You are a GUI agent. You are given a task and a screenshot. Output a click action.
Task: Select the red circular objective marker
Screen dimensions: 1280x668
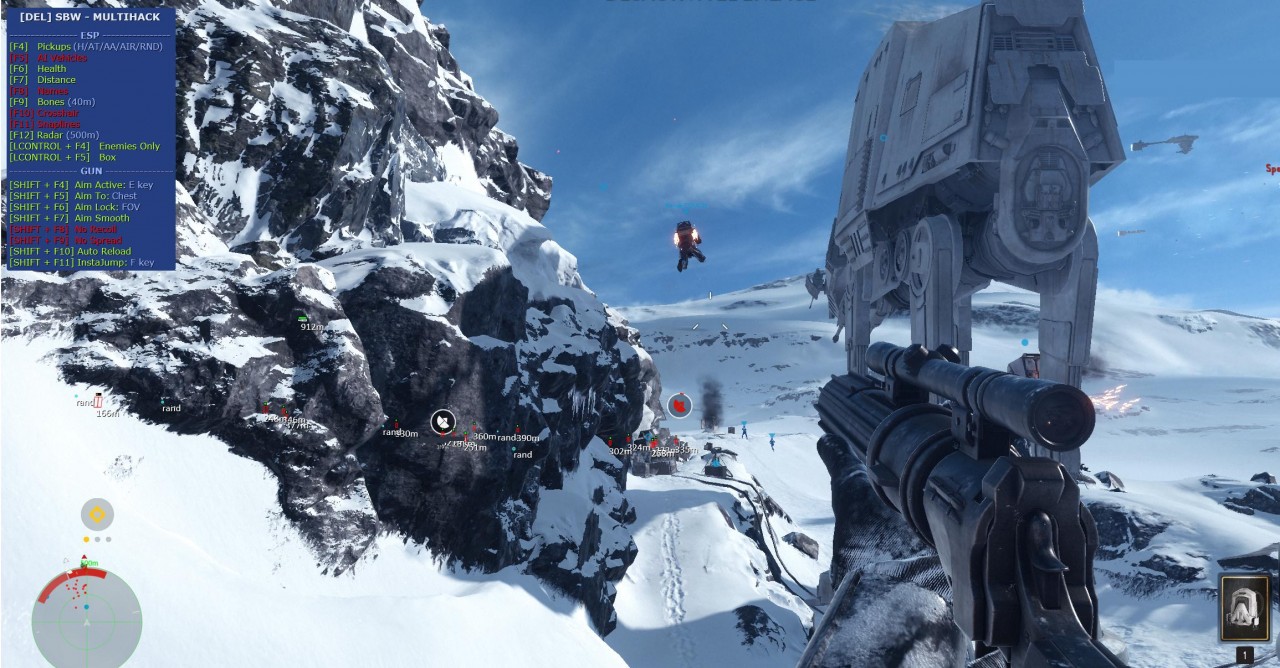(x=680, y=405)
